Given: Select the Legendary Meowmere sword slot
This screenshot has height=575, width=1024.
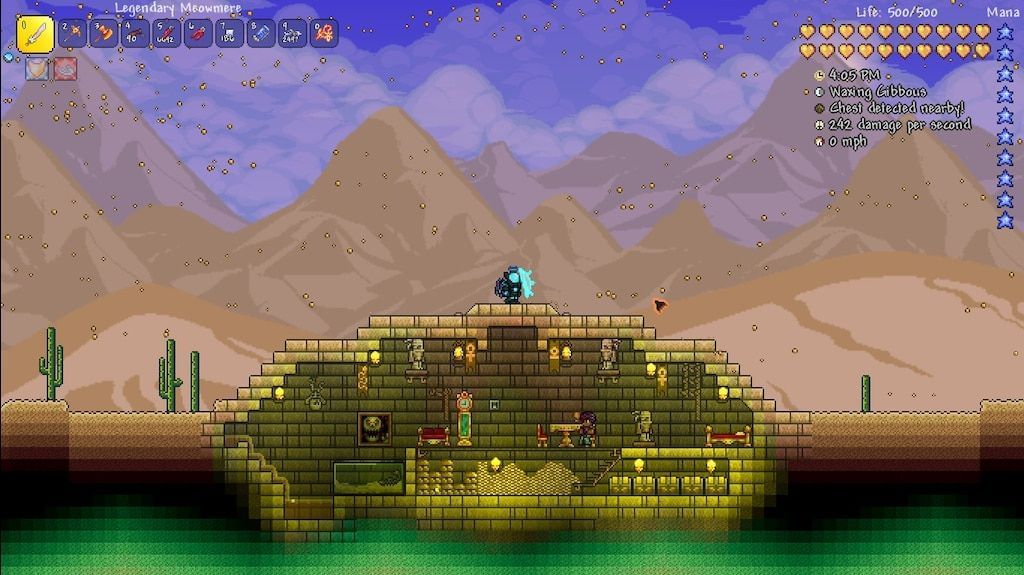Looking at the screenshot, I should click(35, 35).
